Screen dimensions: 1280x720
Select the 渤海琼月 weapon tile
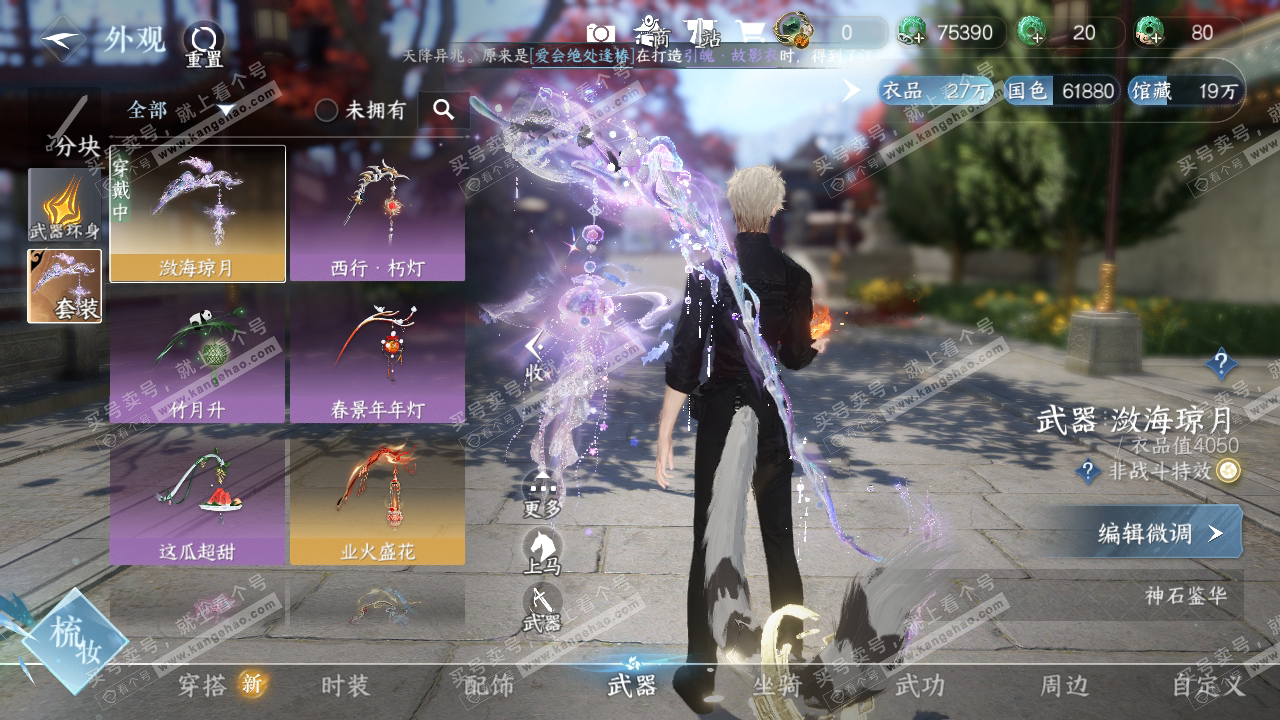(197, 213)
